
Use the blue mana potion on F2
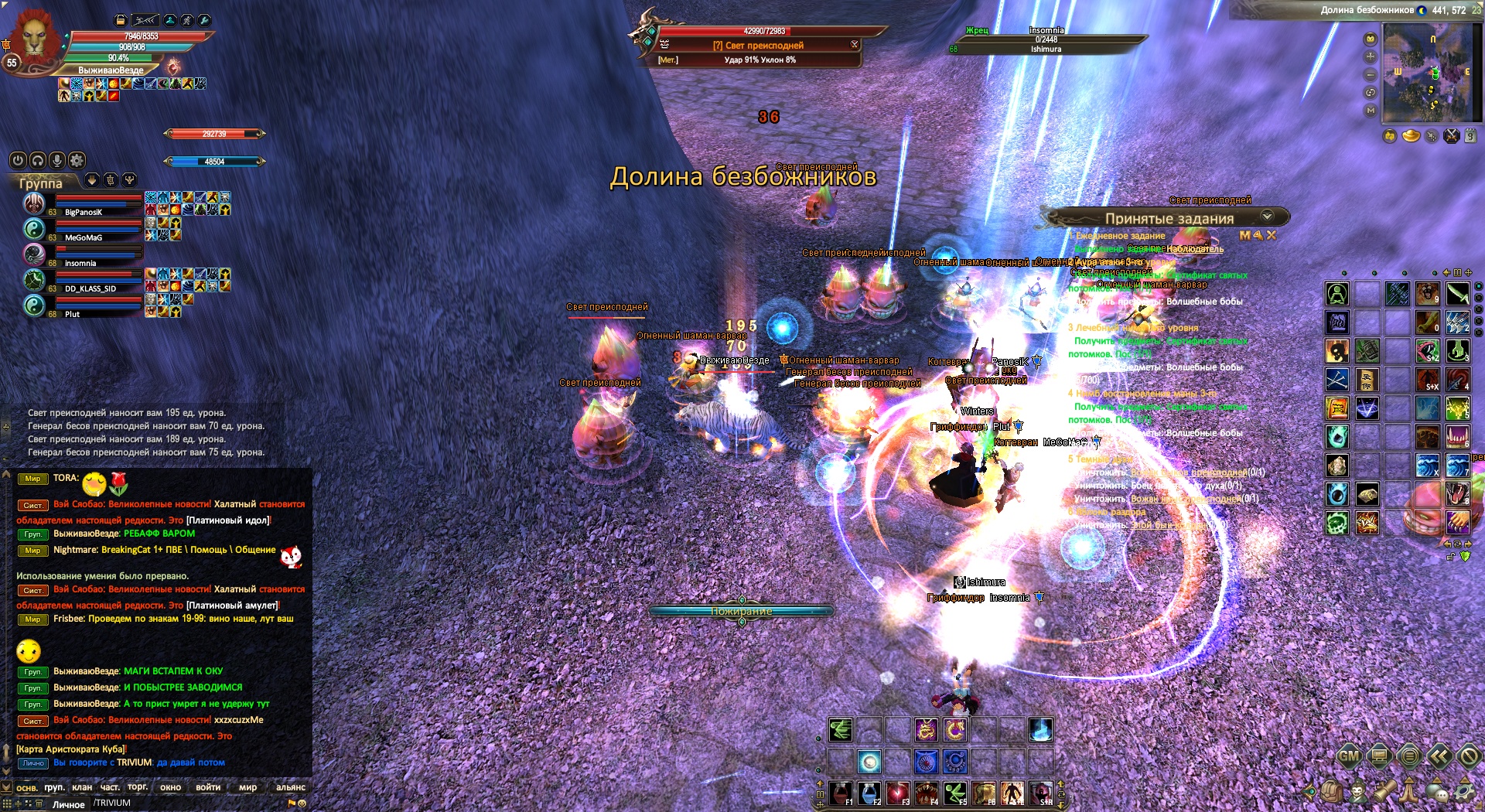point(869,792)
